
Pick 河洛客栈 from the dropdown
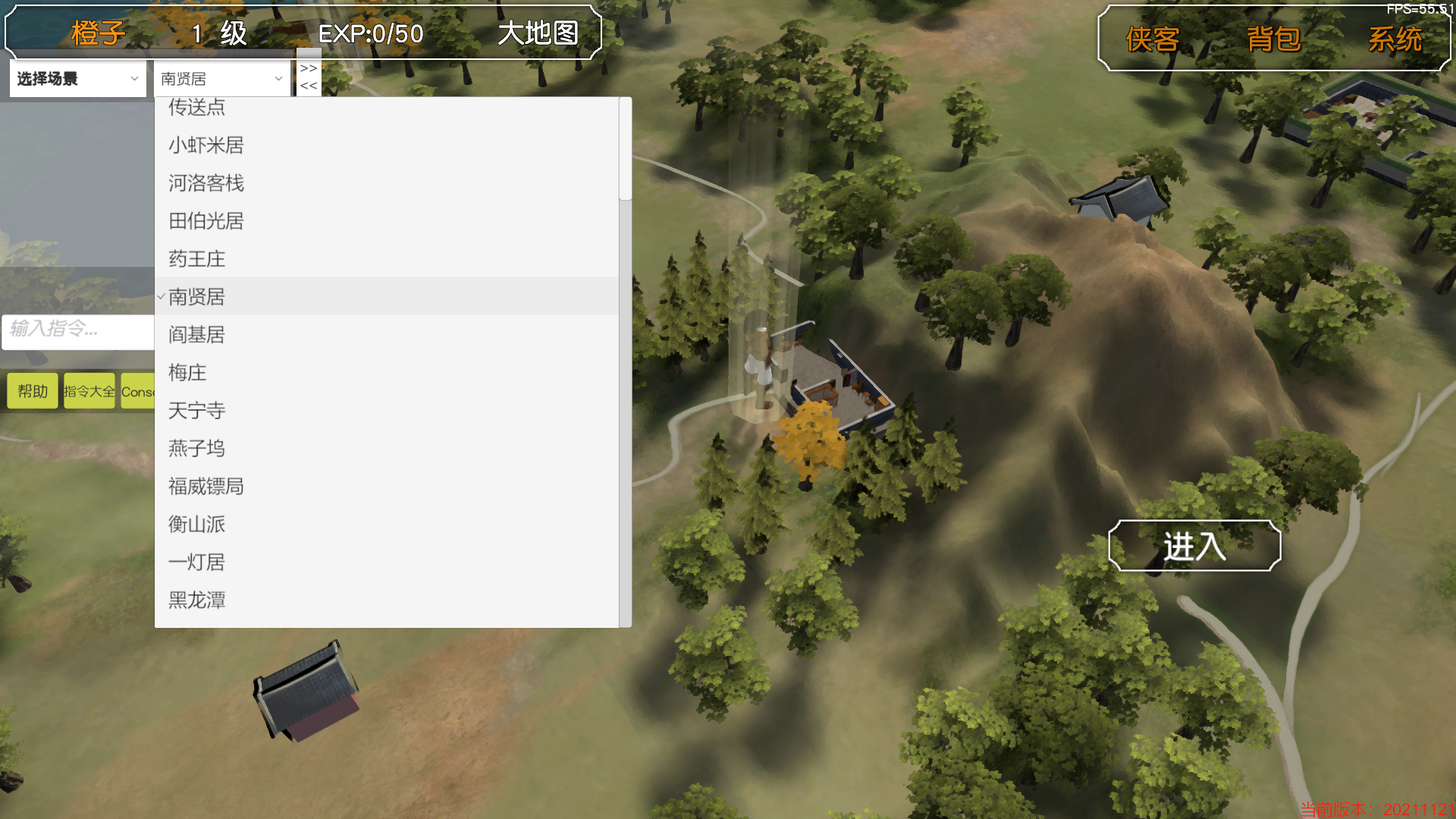tap(206, 183)
